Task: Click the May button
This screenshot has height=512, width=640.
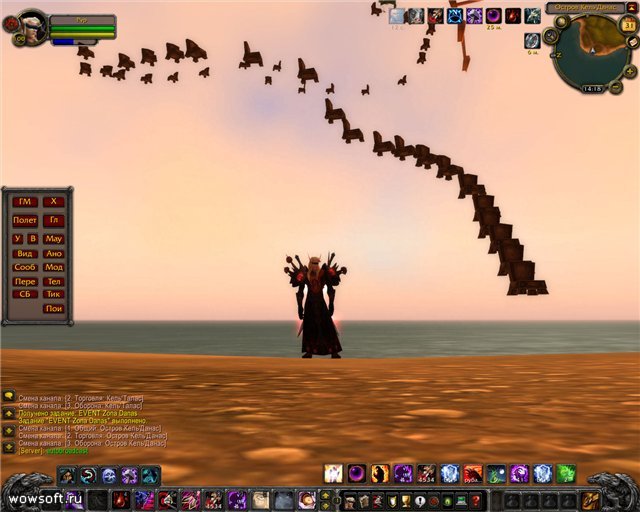Action: [54, 239]
